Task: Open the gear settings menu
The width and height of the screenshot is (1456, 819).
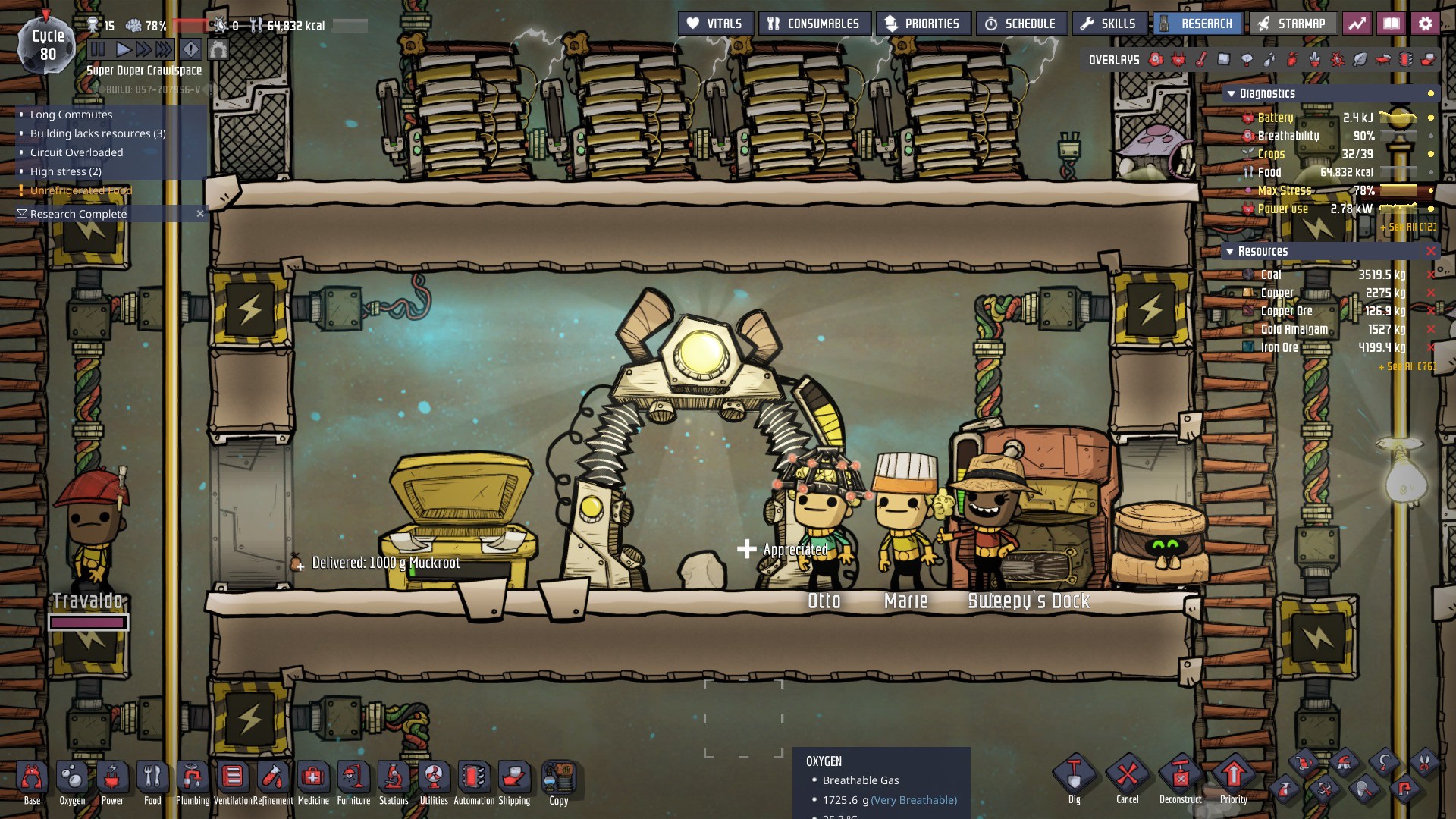Action: [x=1425, y=24]
